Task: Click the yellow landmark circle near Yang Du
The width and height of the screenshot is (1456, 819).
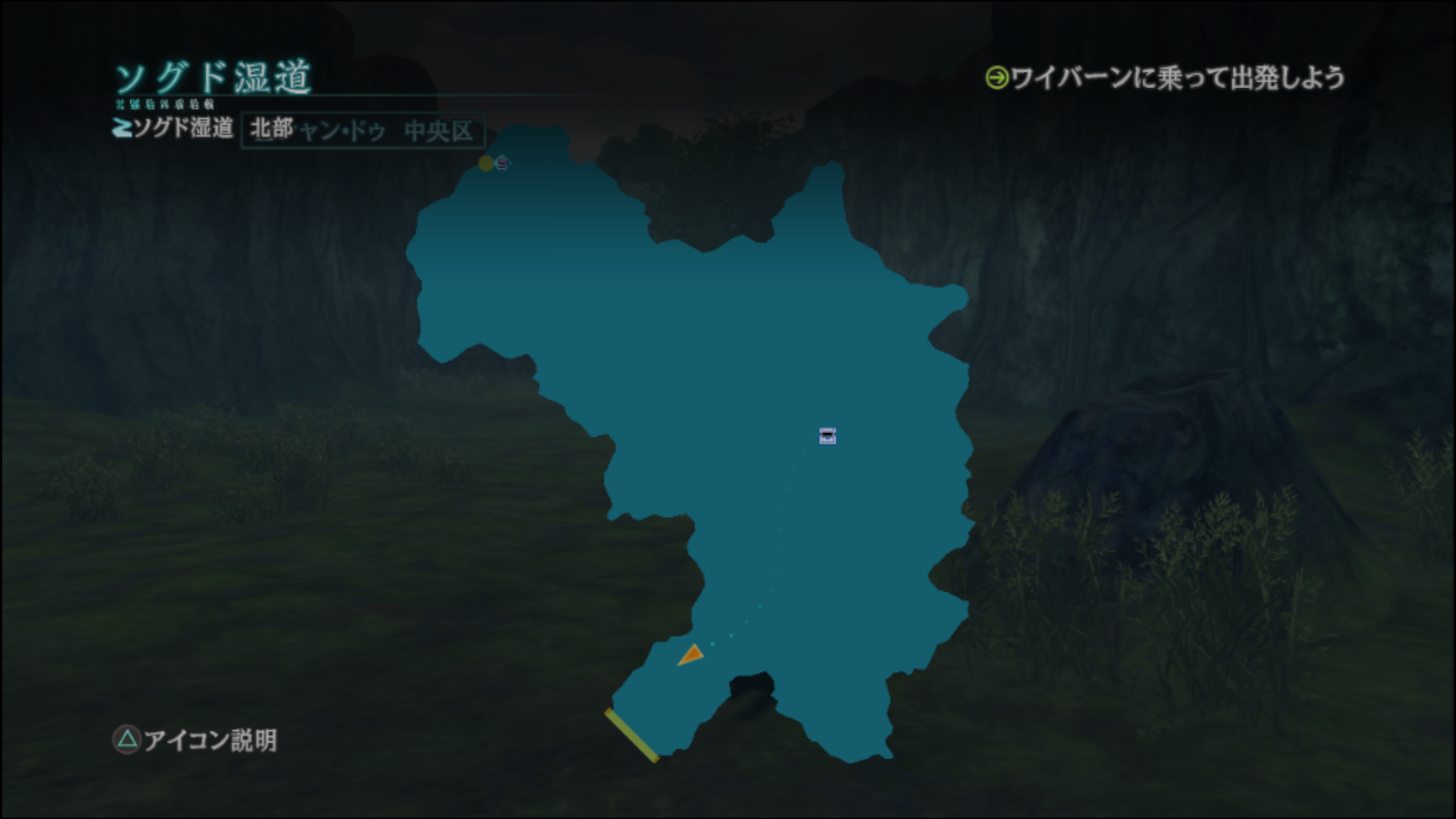Action: coord(486,162)
